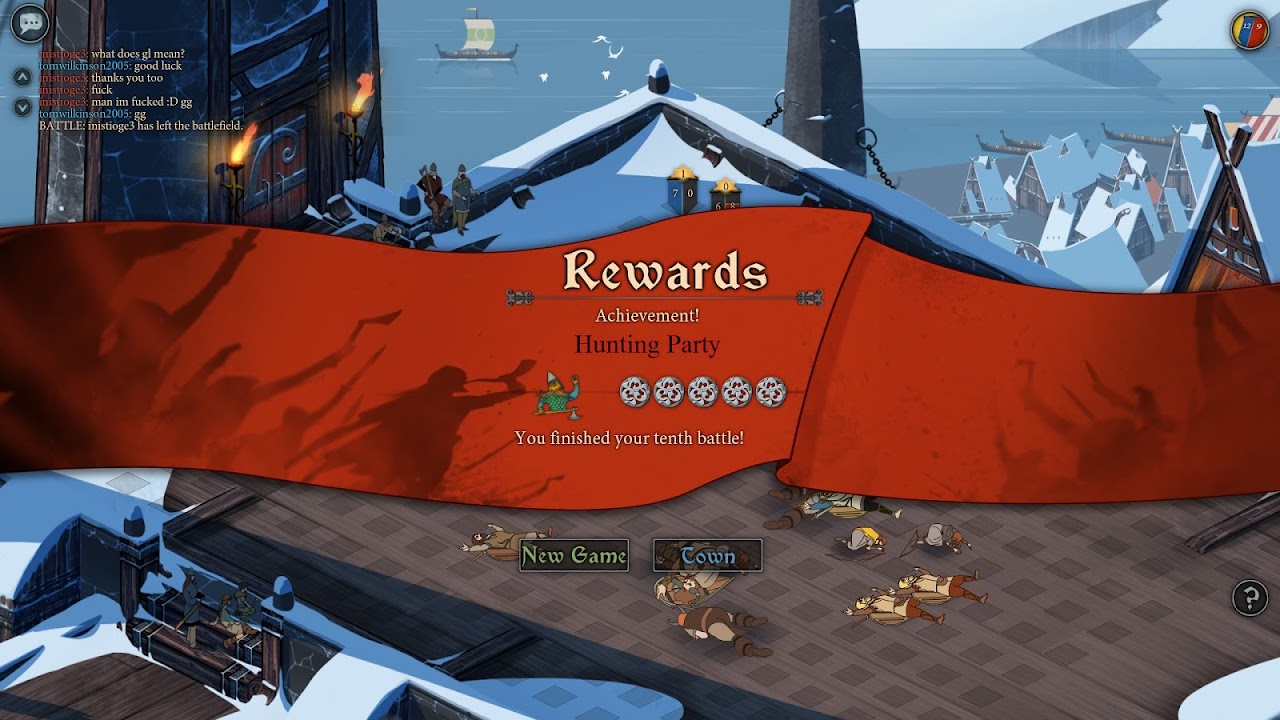Image resolution: width=1280 pixels, height=720 pixels.
Task: Click the red and blue shield emblem
Action: tap(1249, 30)
